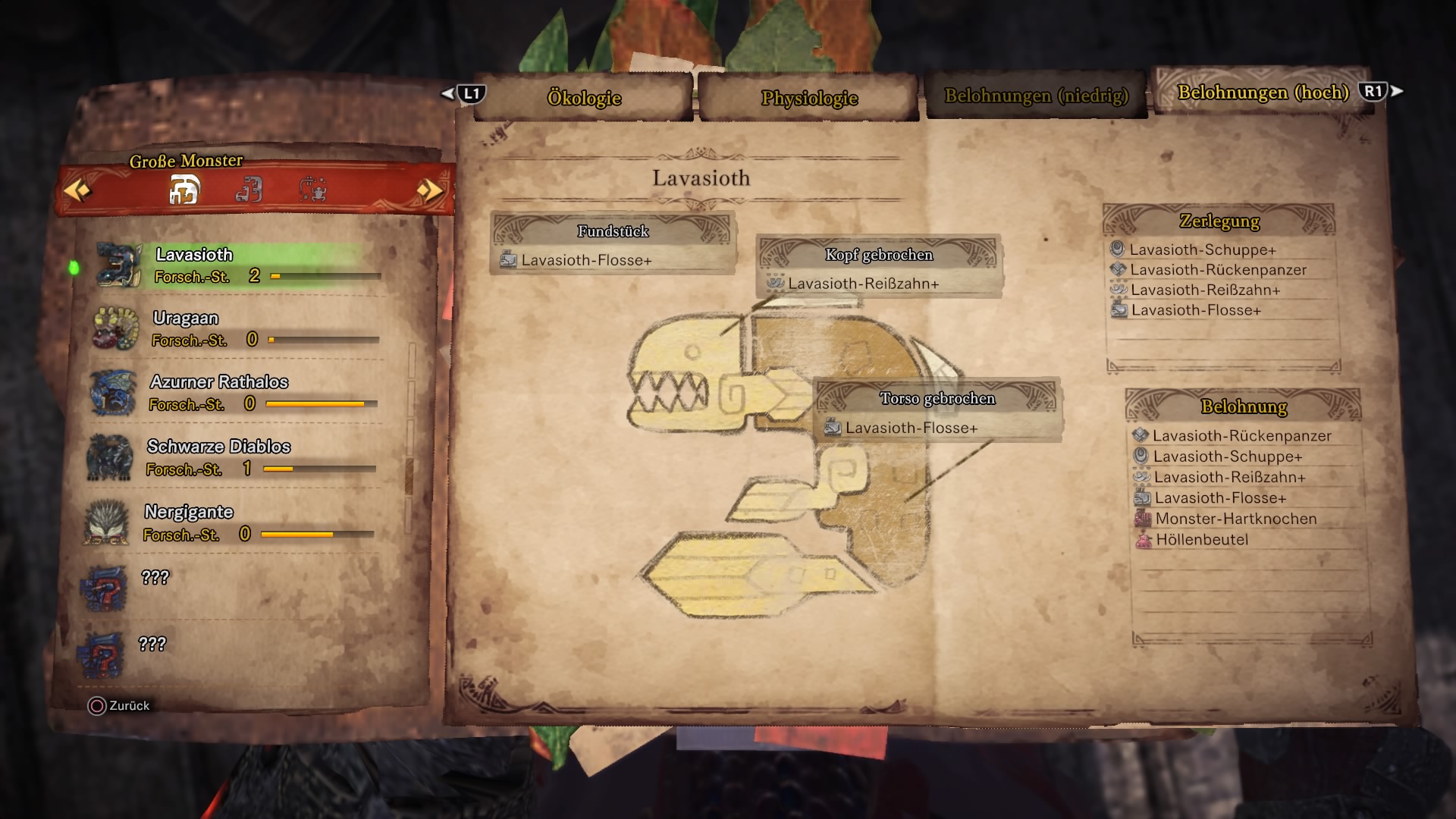The height and width of the screenshot is (819, 1456).
Task: Select the Belohnungen (hoch) tab
Action: click(x=1263, y=93)
